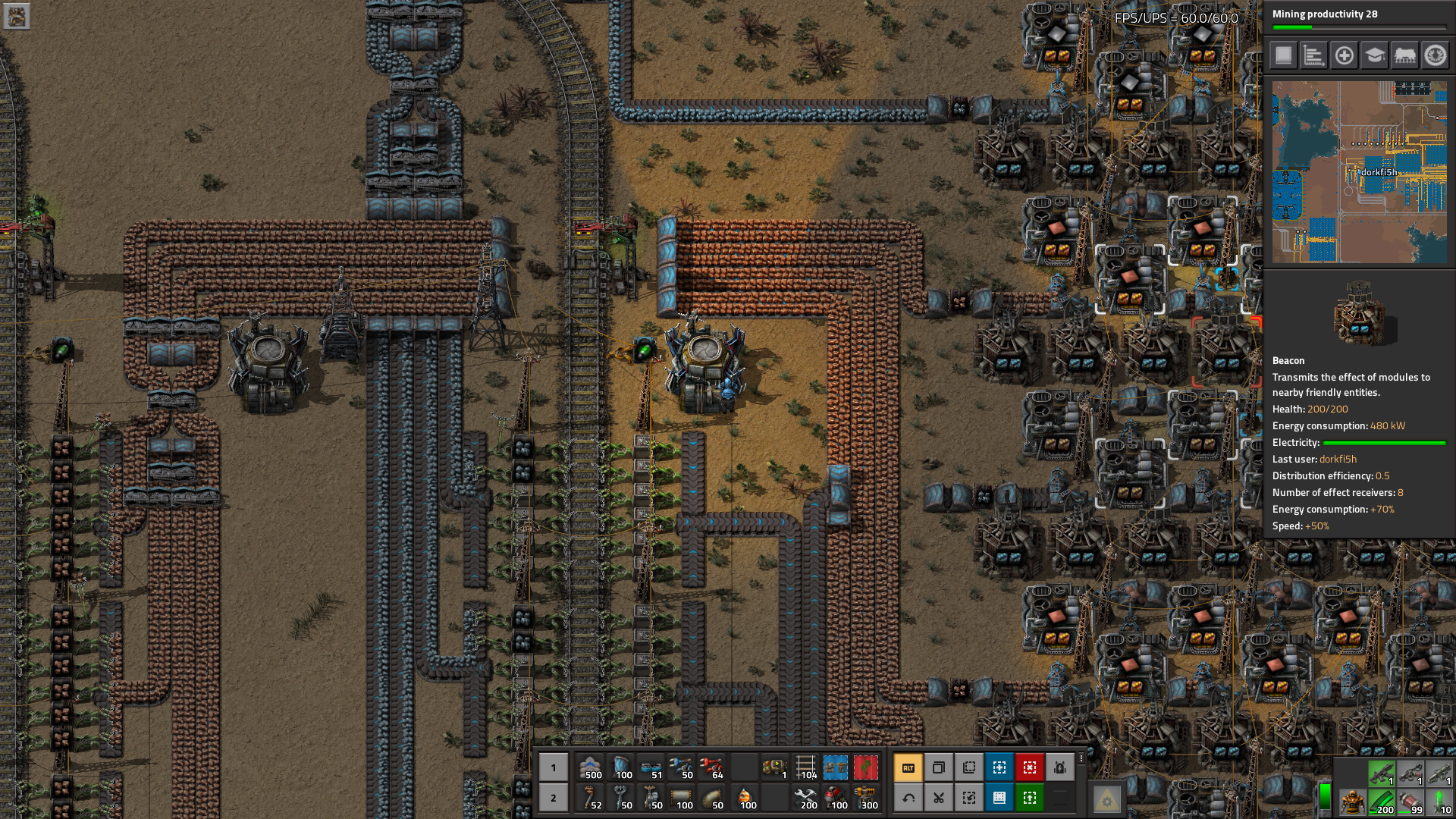This screenshot has width=1456, height=819.
Task: Activate the copy tool
Action: click(939, 768)
